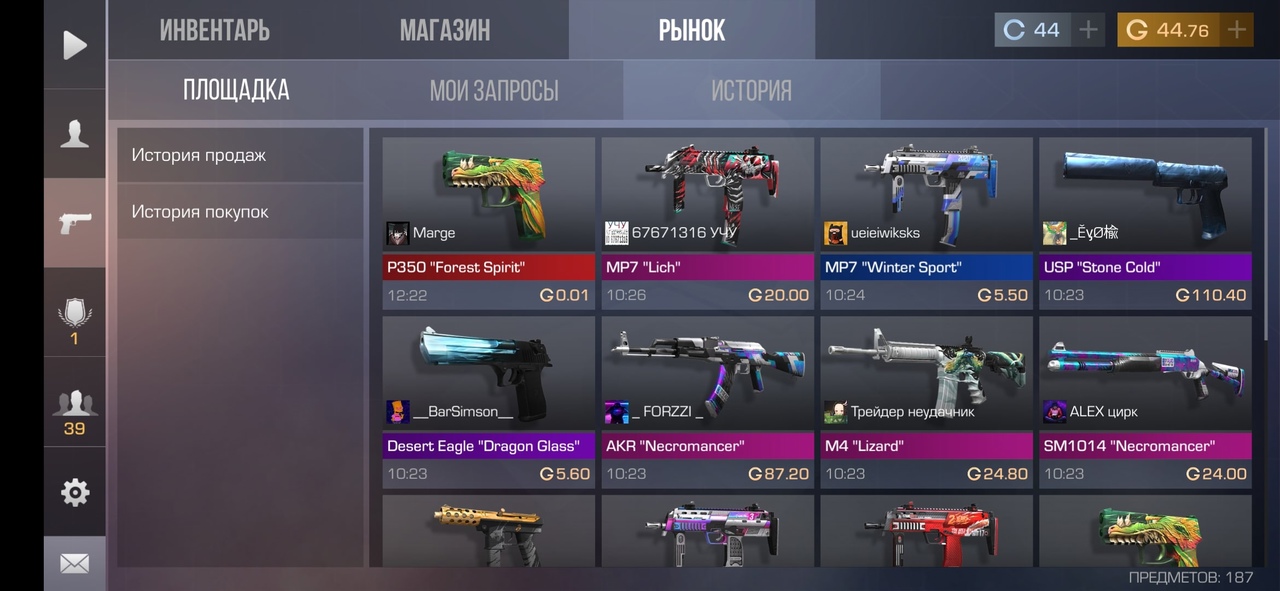1280x591 pixels.
Task: Click the play arrow button in sidebar
Action: 74,45
